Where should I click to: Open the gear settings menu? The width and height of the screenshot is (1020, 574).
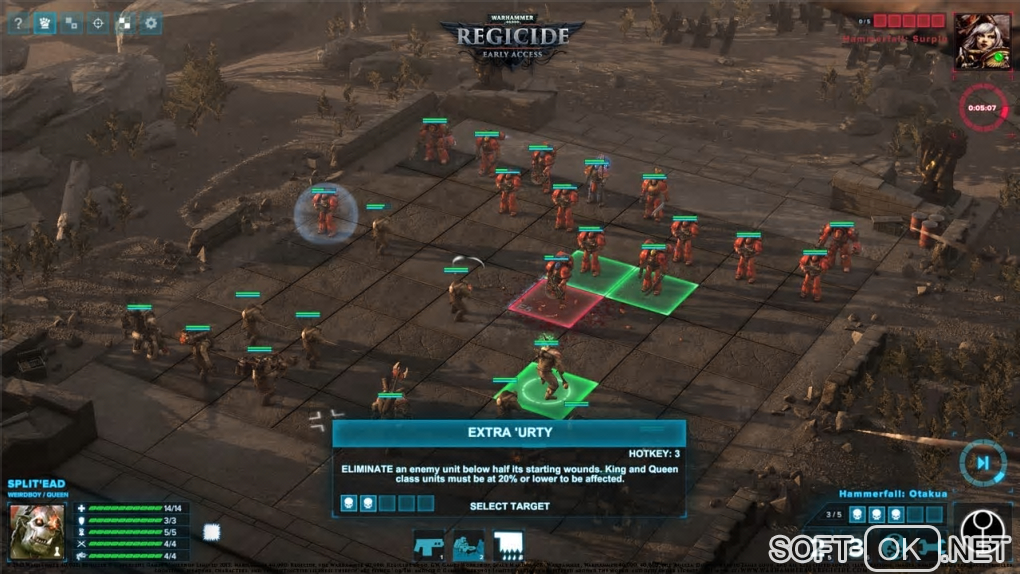point(151,23)
